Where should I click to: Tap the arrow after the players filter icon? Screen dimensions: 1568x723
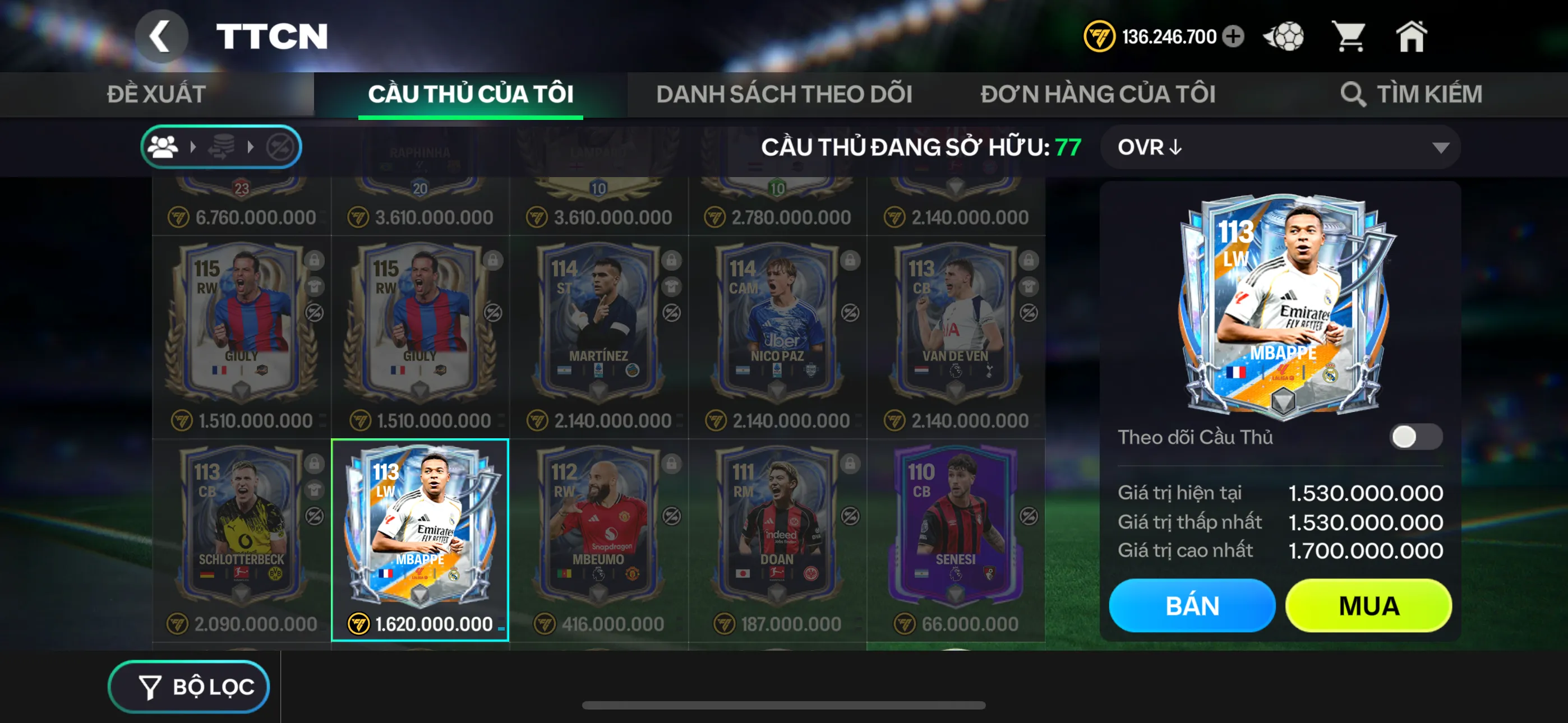pyautogui.click(x=192, y=146)
